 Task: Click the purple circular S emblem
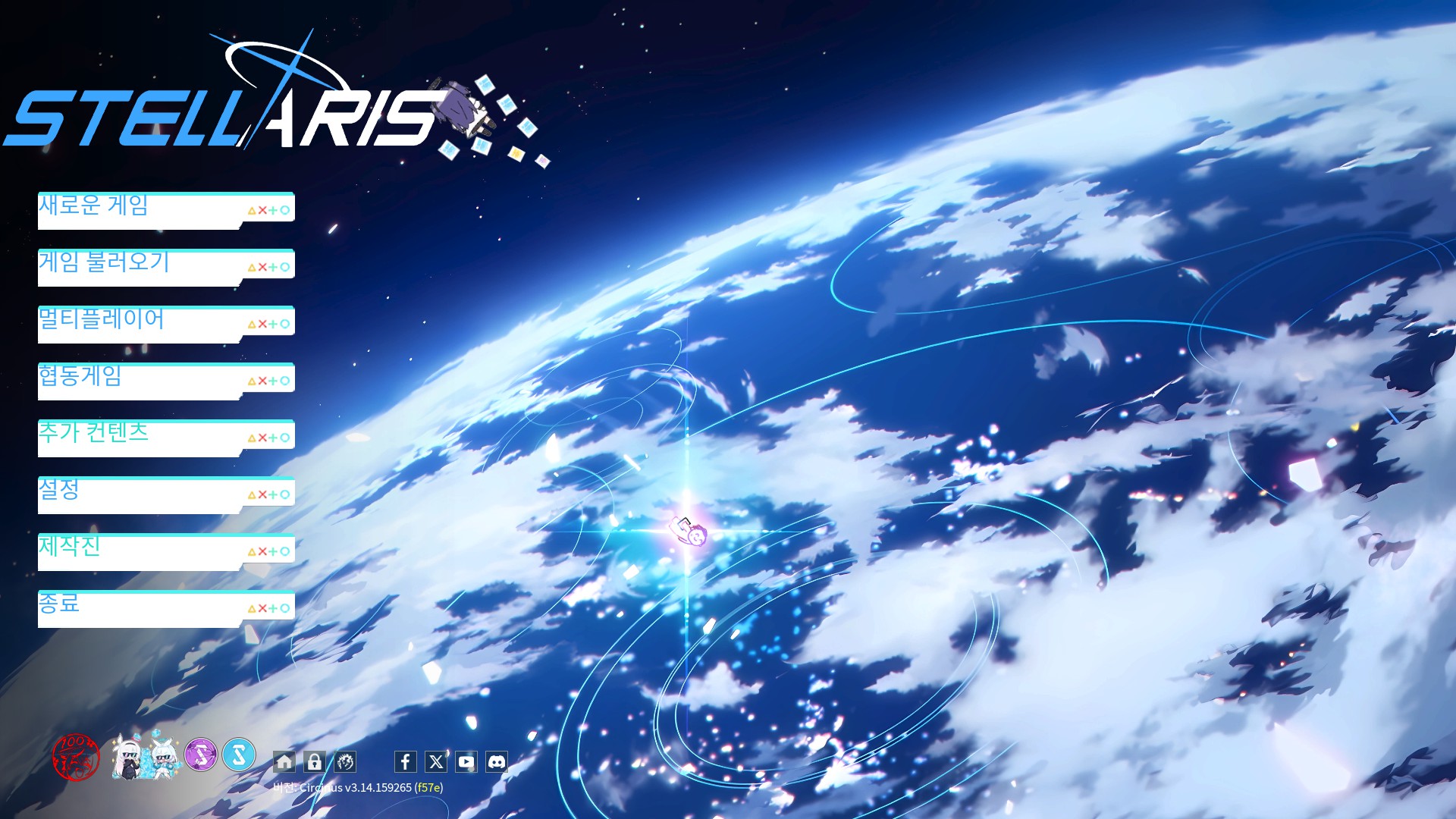(x=201, y=755)
